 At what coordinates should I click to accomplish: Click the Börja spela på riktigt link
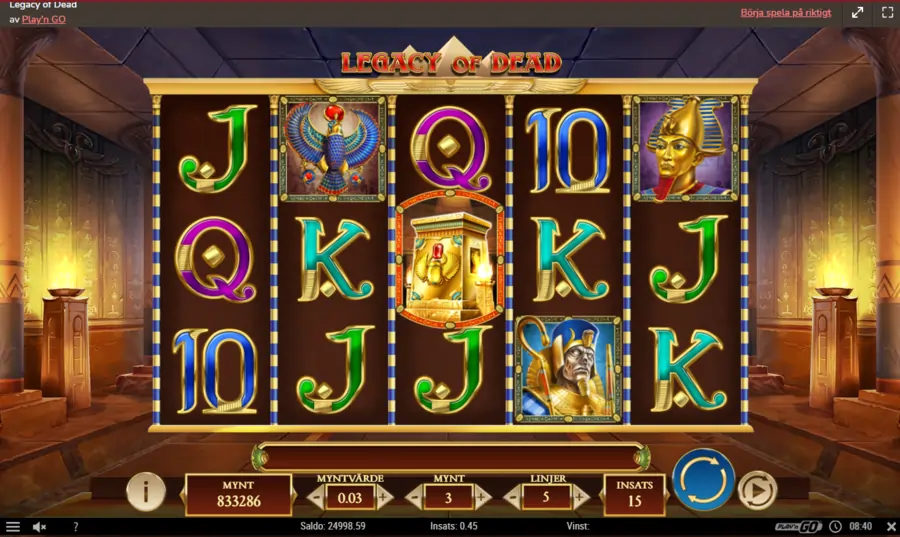(x=785, y=13)
